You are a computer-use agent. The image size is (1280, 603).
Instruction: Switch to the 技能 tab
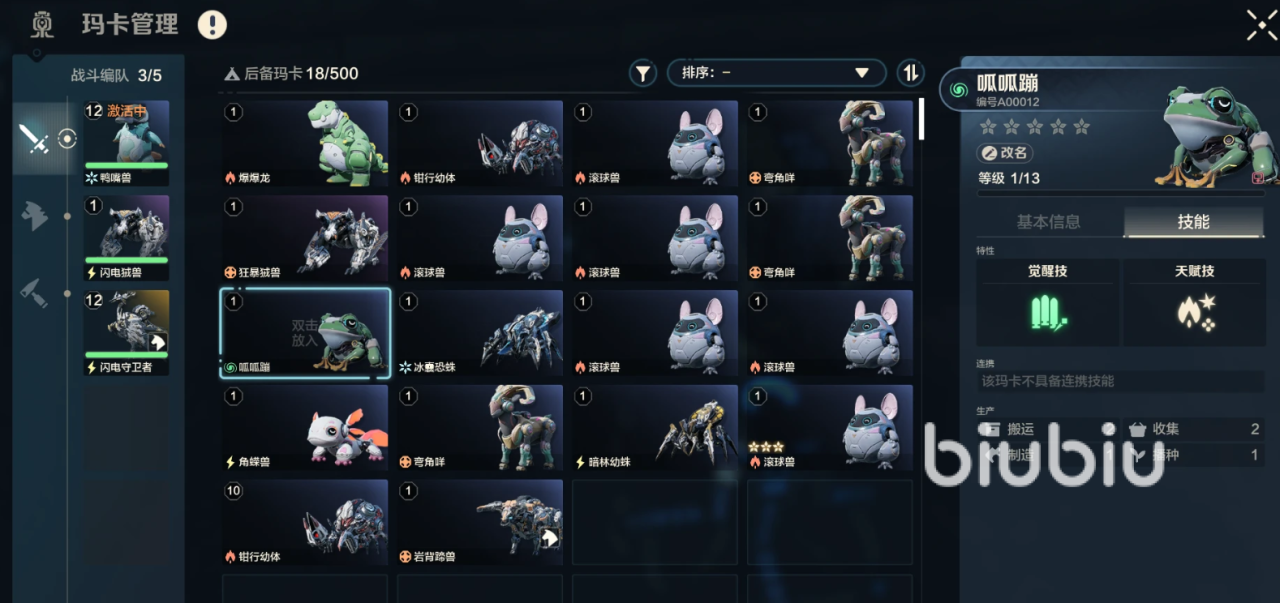point(1193,222)
